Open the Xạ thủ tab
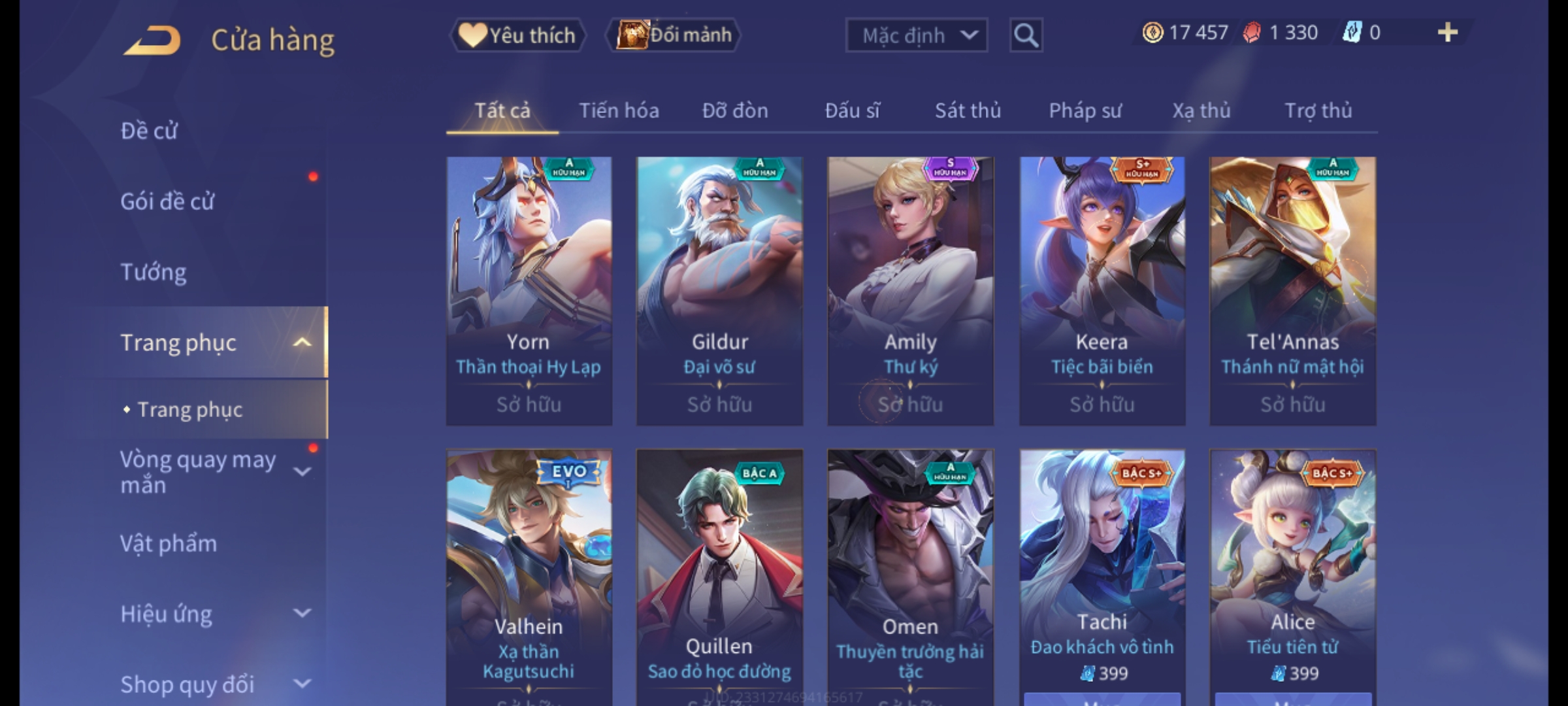Image resolution: width=1568 pixels, height=706 pixels. 1201,110
